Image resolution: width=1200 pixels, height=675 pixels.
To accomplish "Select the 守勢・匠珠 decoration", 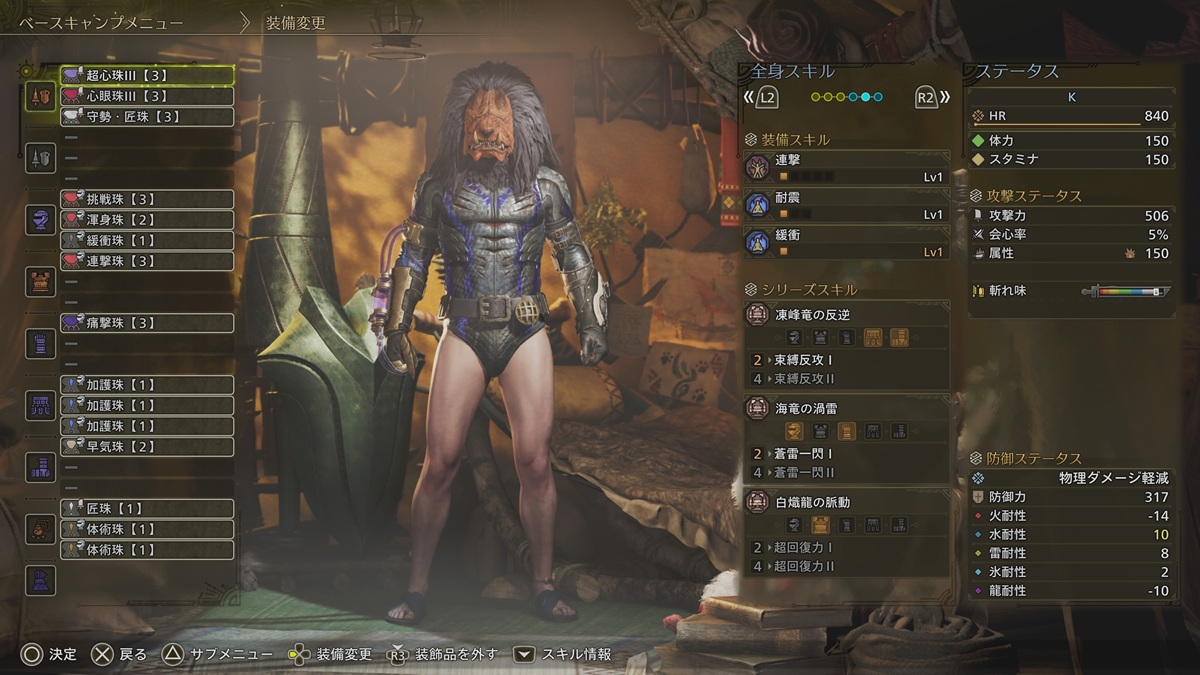I will pos(147,117).
